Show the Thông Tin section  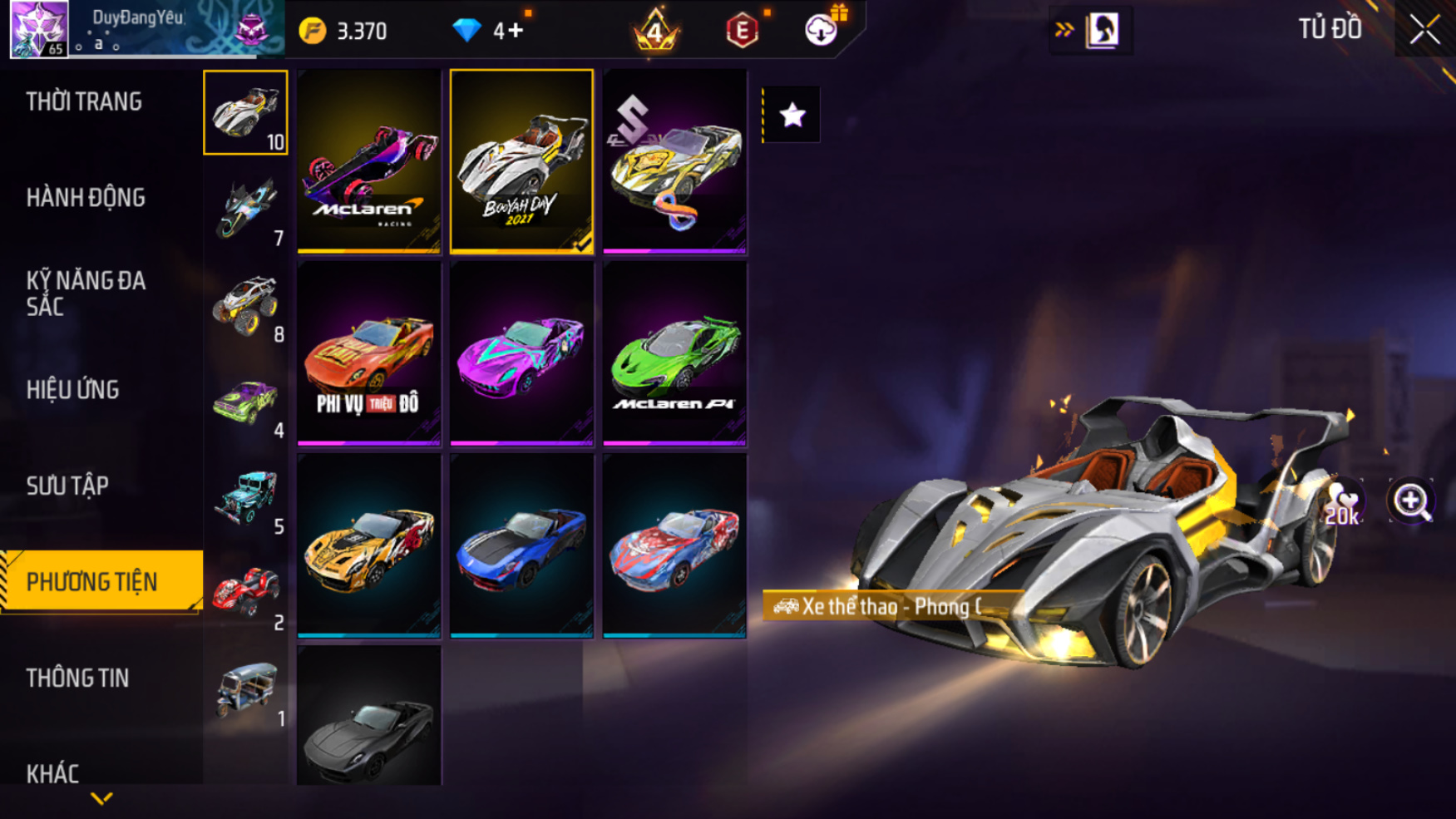77,678
